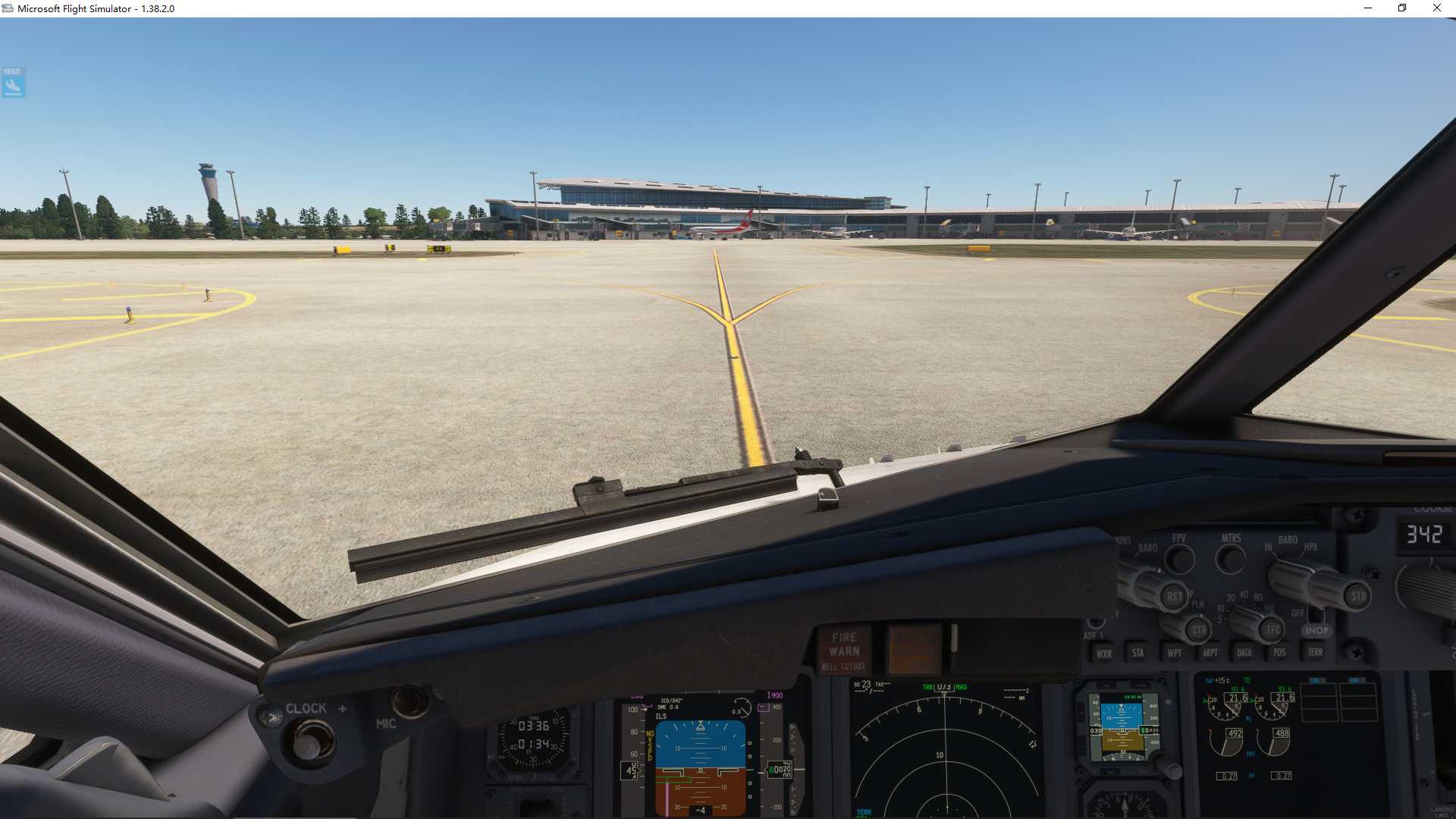The width and height of the screenshot is (1456, 819).
Task: Display airports via the ARPT button
Action: click(1210, 653)
